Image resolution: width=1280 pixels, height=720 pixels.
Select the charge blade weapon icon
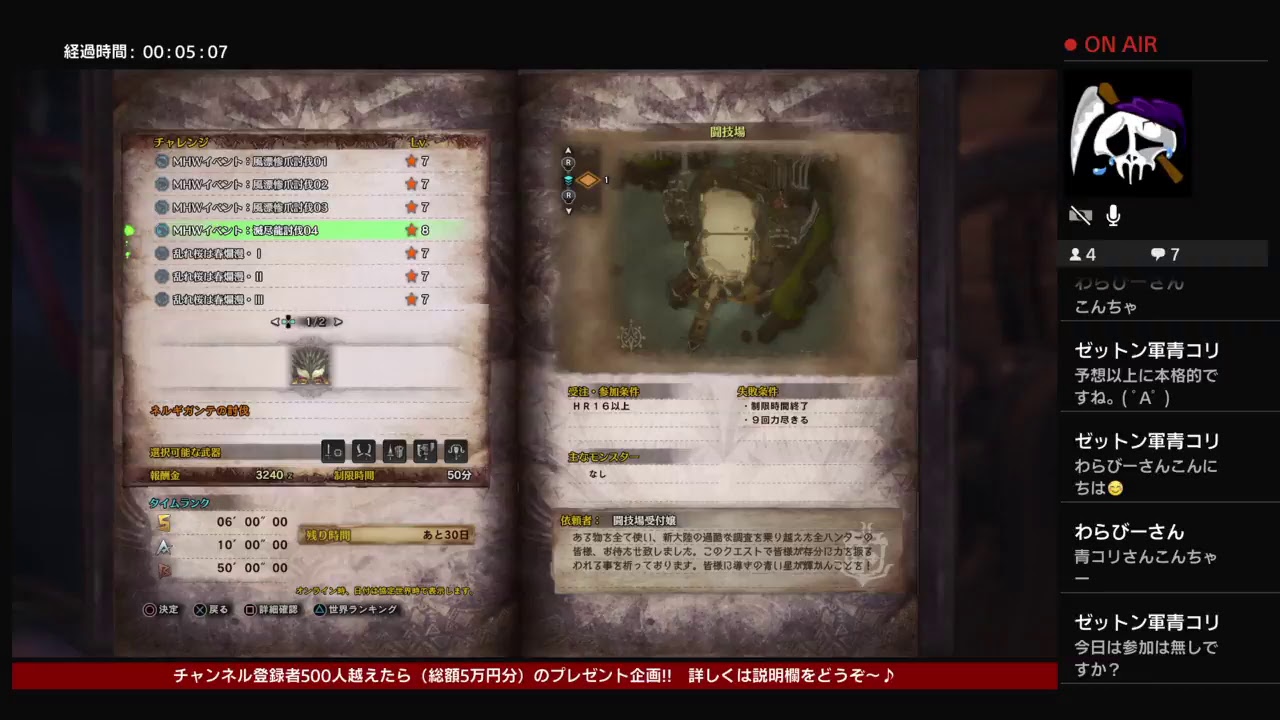423,451
